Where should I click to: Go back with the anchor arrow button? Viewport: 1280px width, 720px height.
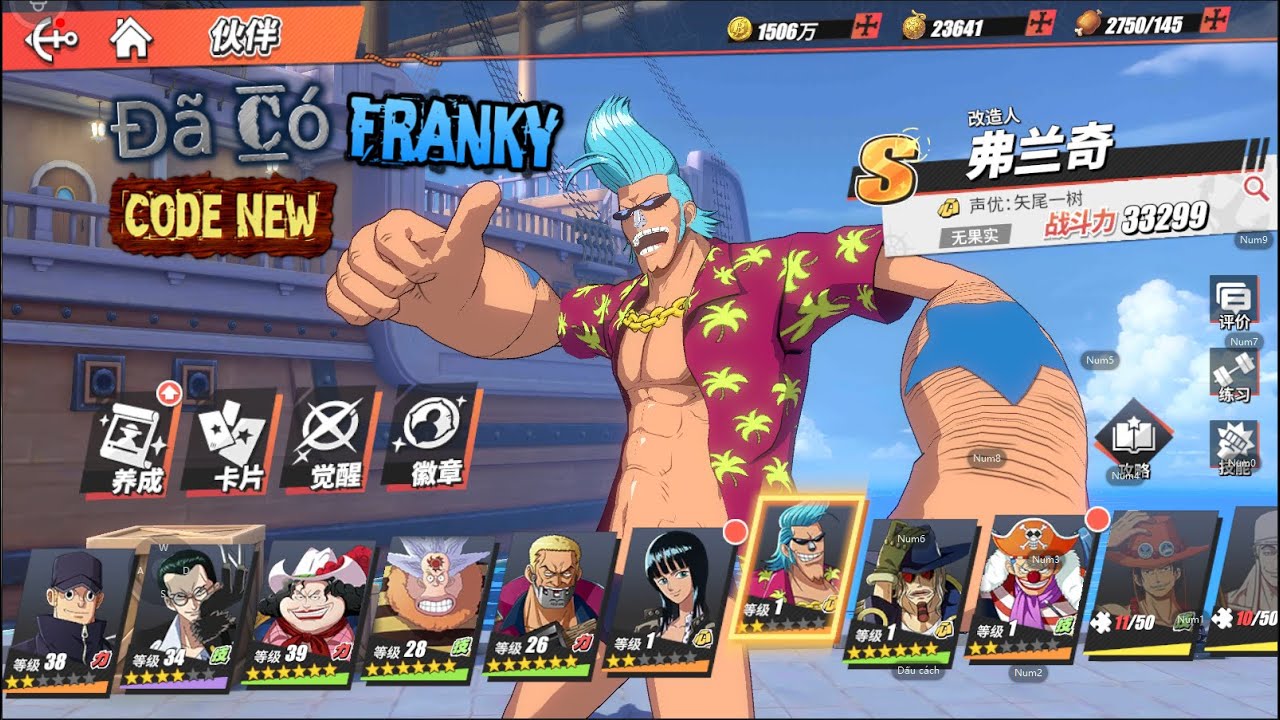pos(50,37)
